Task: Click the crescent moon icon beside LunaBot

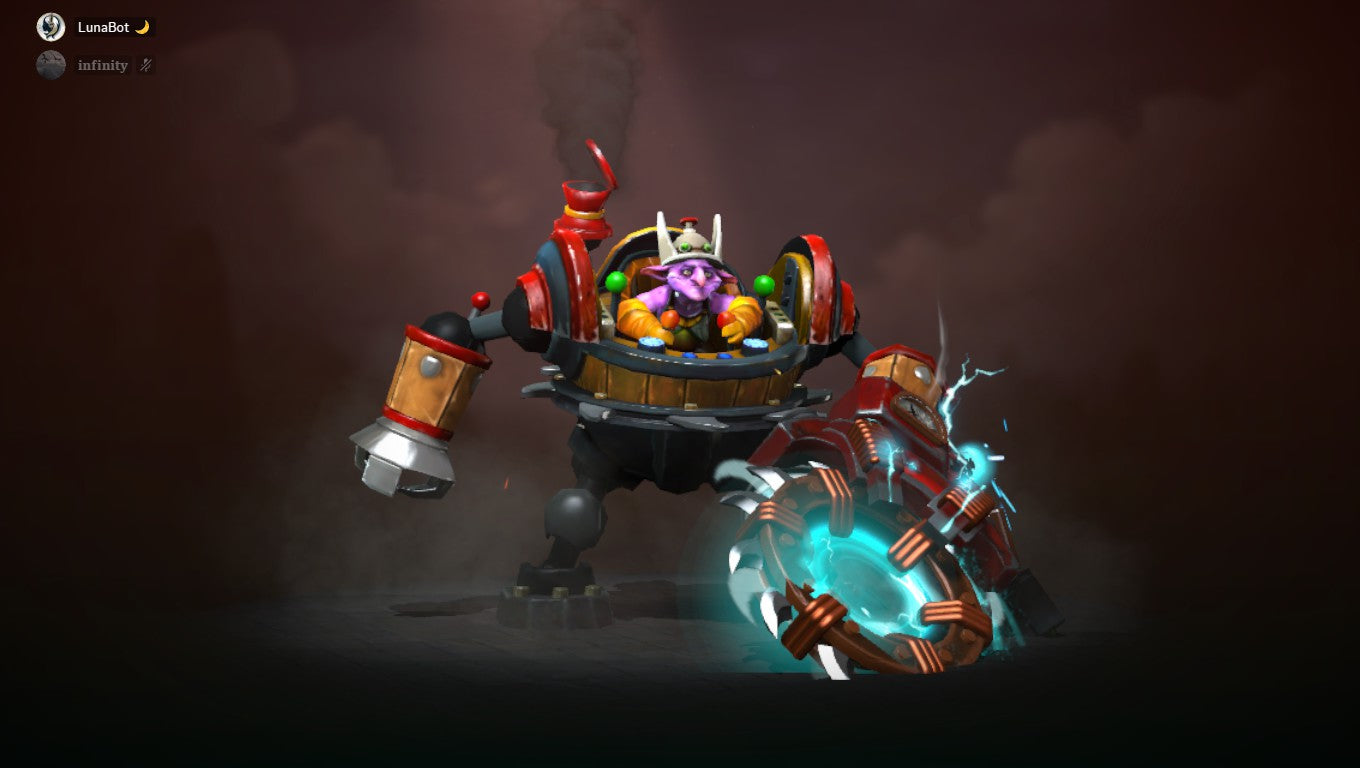Action: (x=144, y=27)
